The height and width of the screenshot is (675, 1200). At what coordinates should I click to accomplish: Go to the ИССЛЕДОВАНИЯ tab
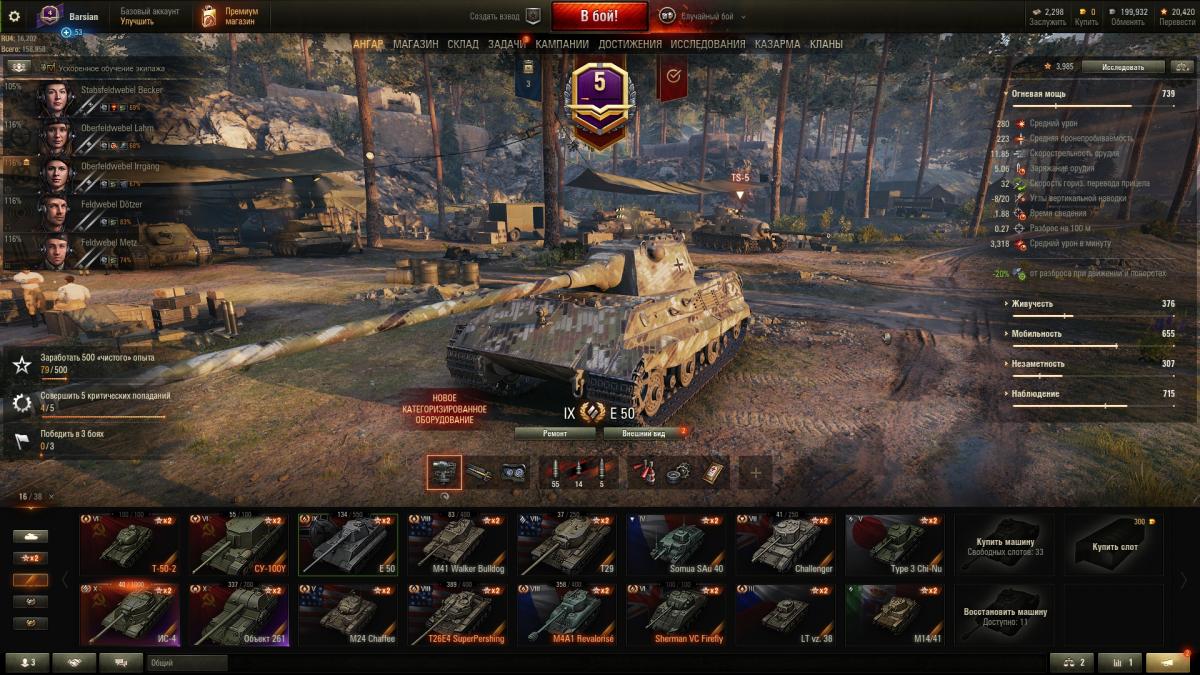(708, 44)
